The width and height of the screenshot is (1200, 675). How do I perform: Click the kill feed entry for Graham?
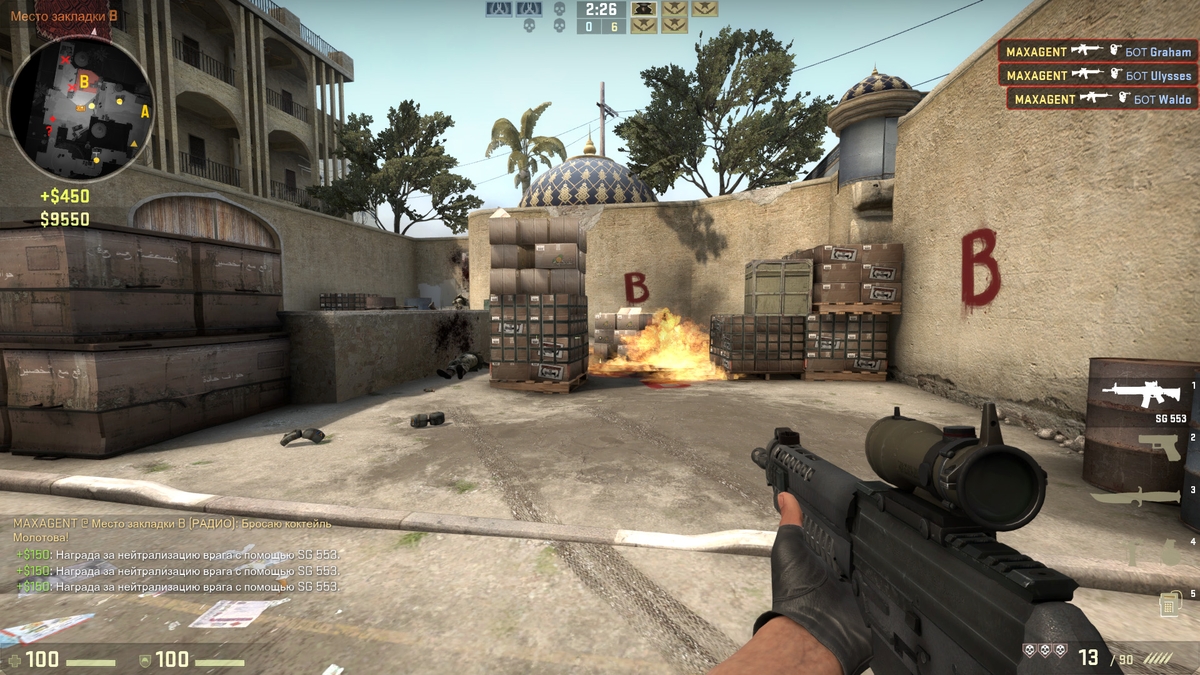pyautogui.click(x=1098, y=51)
